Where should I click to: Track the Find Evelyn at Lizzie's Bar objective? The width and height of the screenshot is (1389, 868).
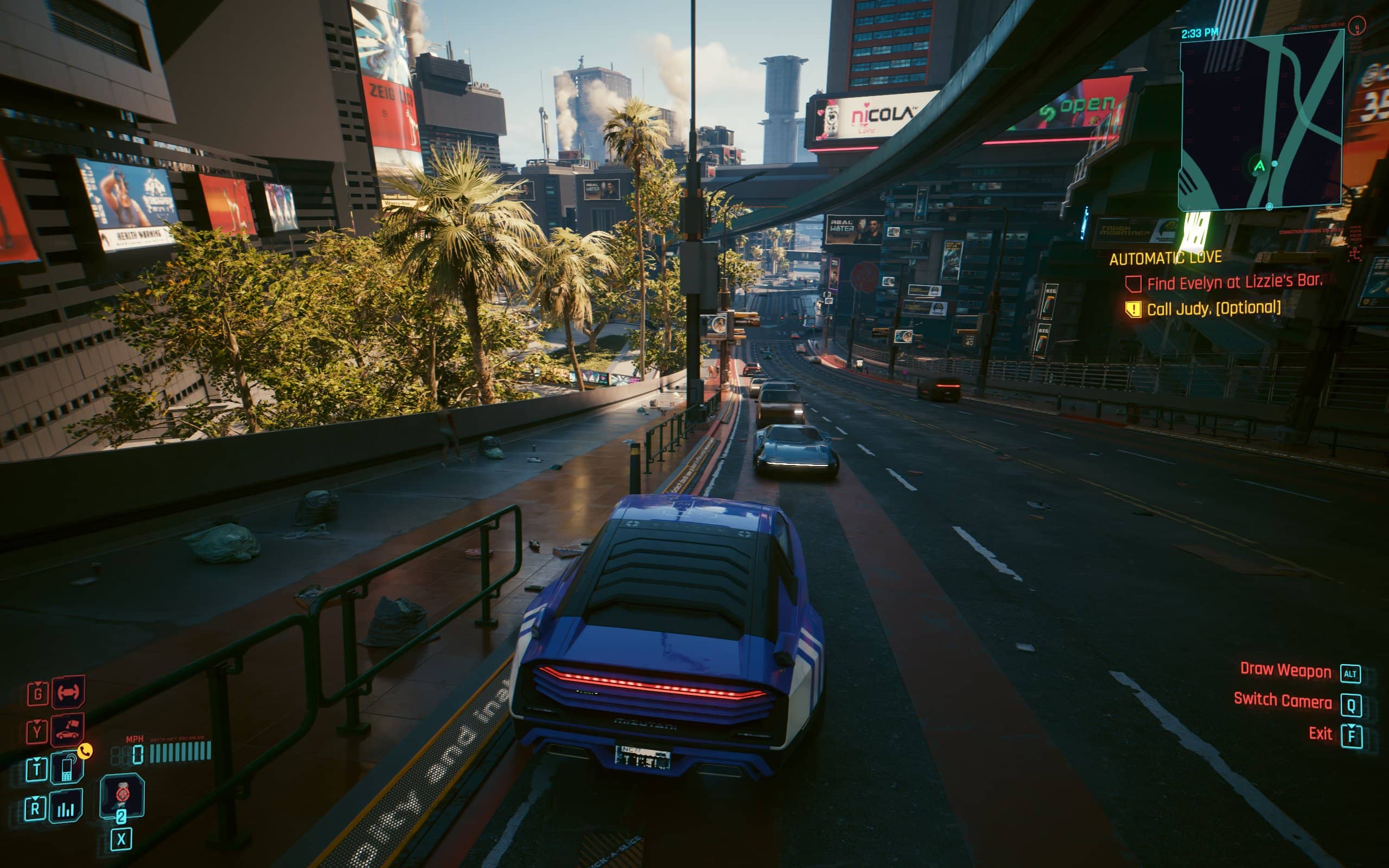pyautogui.click(x=1234, y=283)
